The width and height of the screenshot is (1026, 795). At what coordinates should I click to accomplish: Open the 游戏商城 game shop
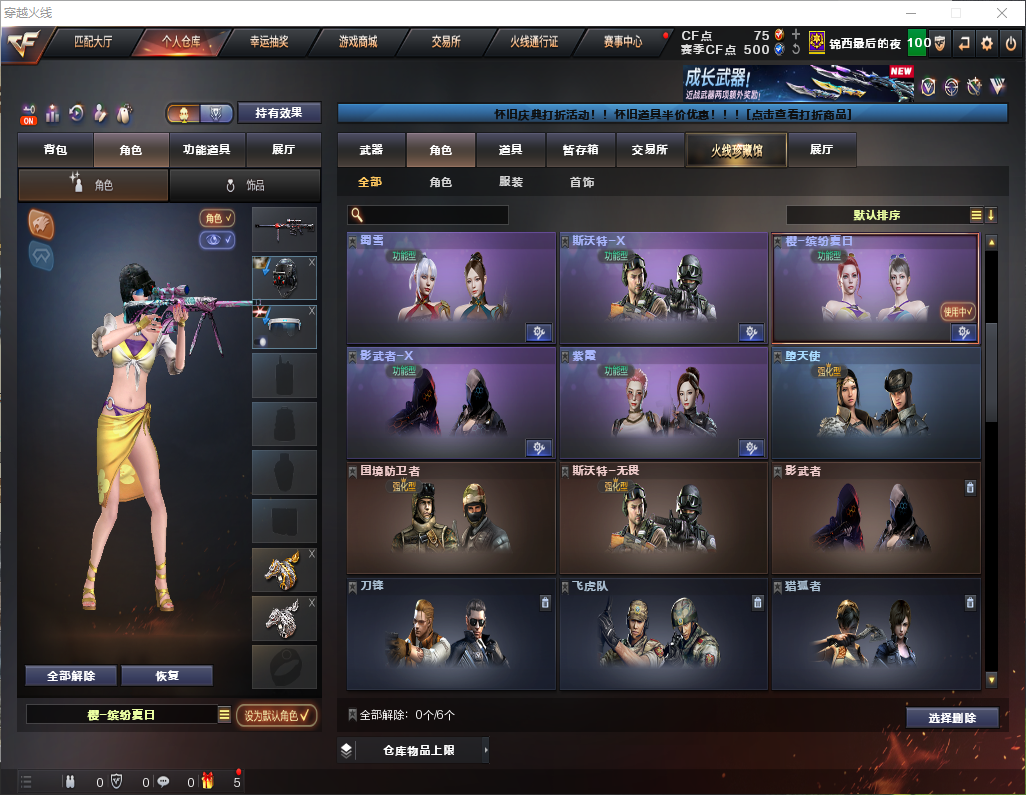(x=357, y=42)
